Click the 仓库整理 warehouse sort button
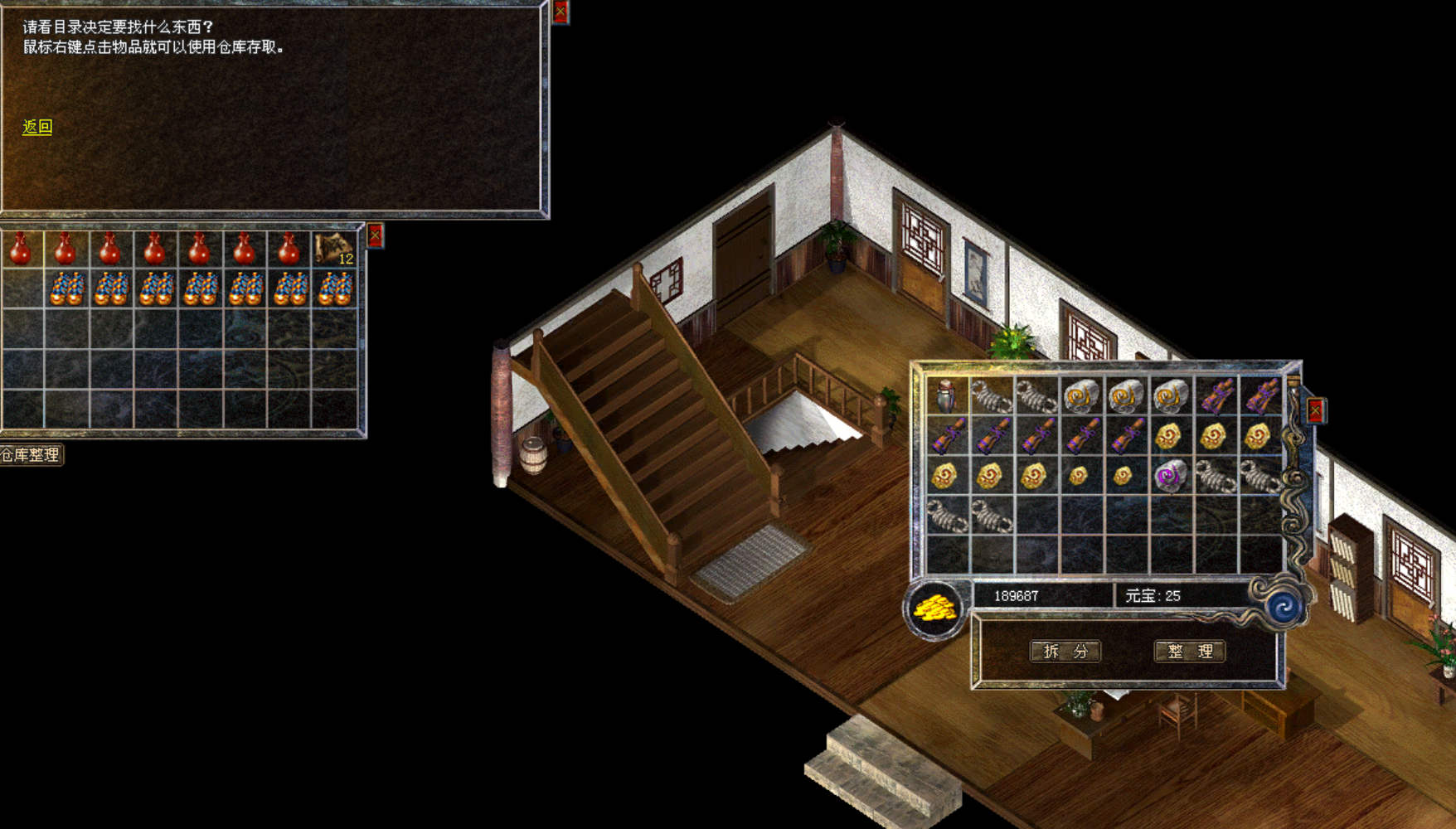Viewport: 1456px width, 829px height. [31, 454]
